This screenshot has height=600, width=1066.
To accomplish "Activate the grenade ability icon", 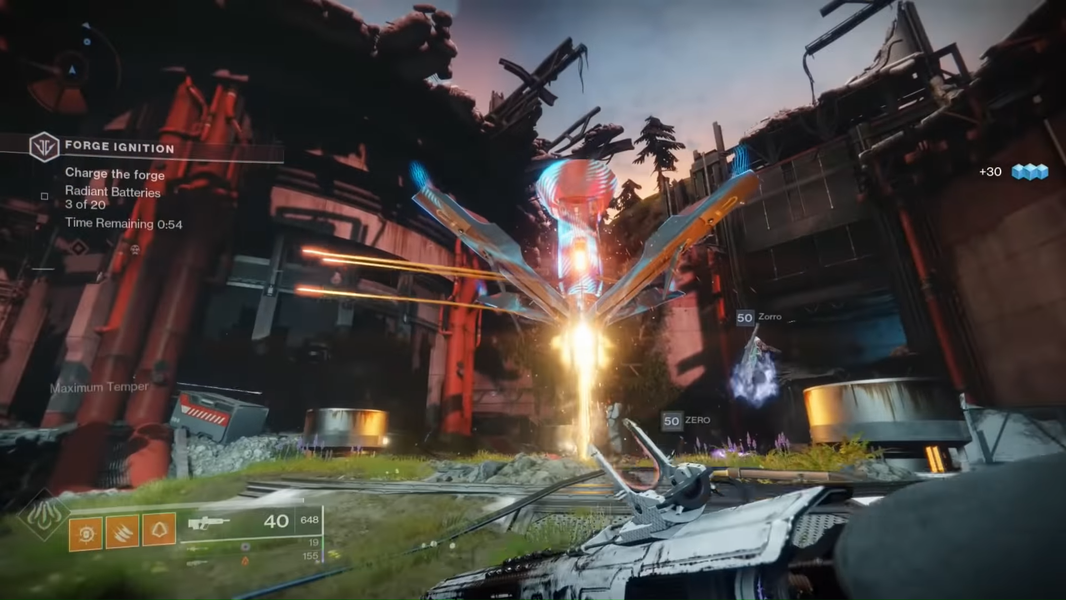I will coord(86,531).
